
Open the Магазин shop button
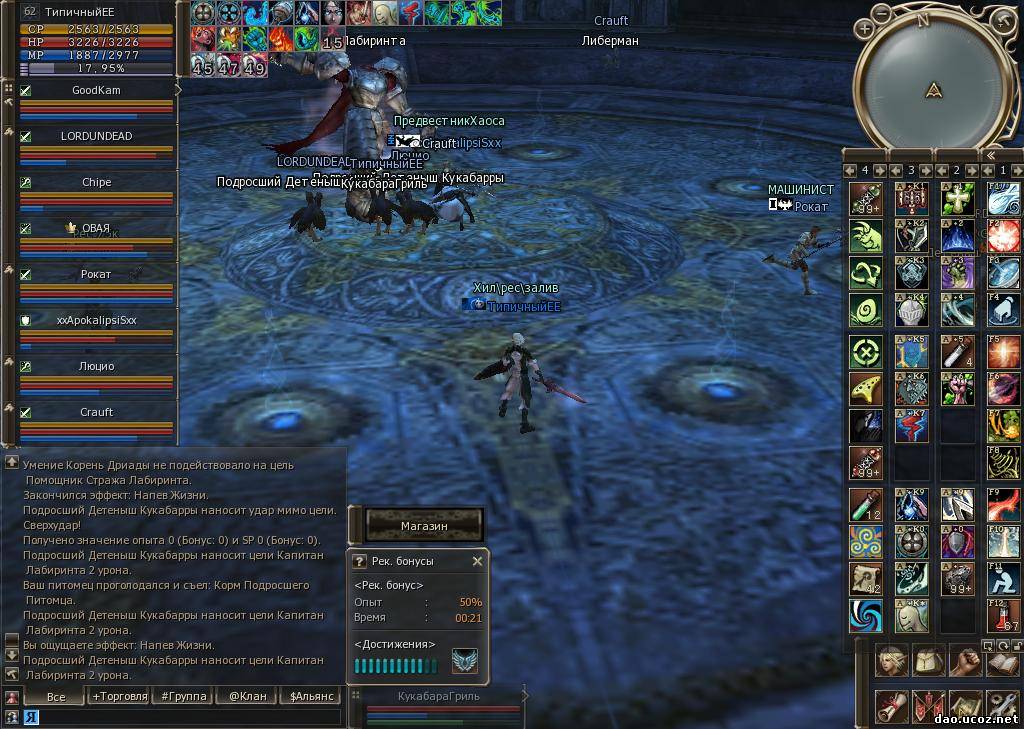click(424, 525)
